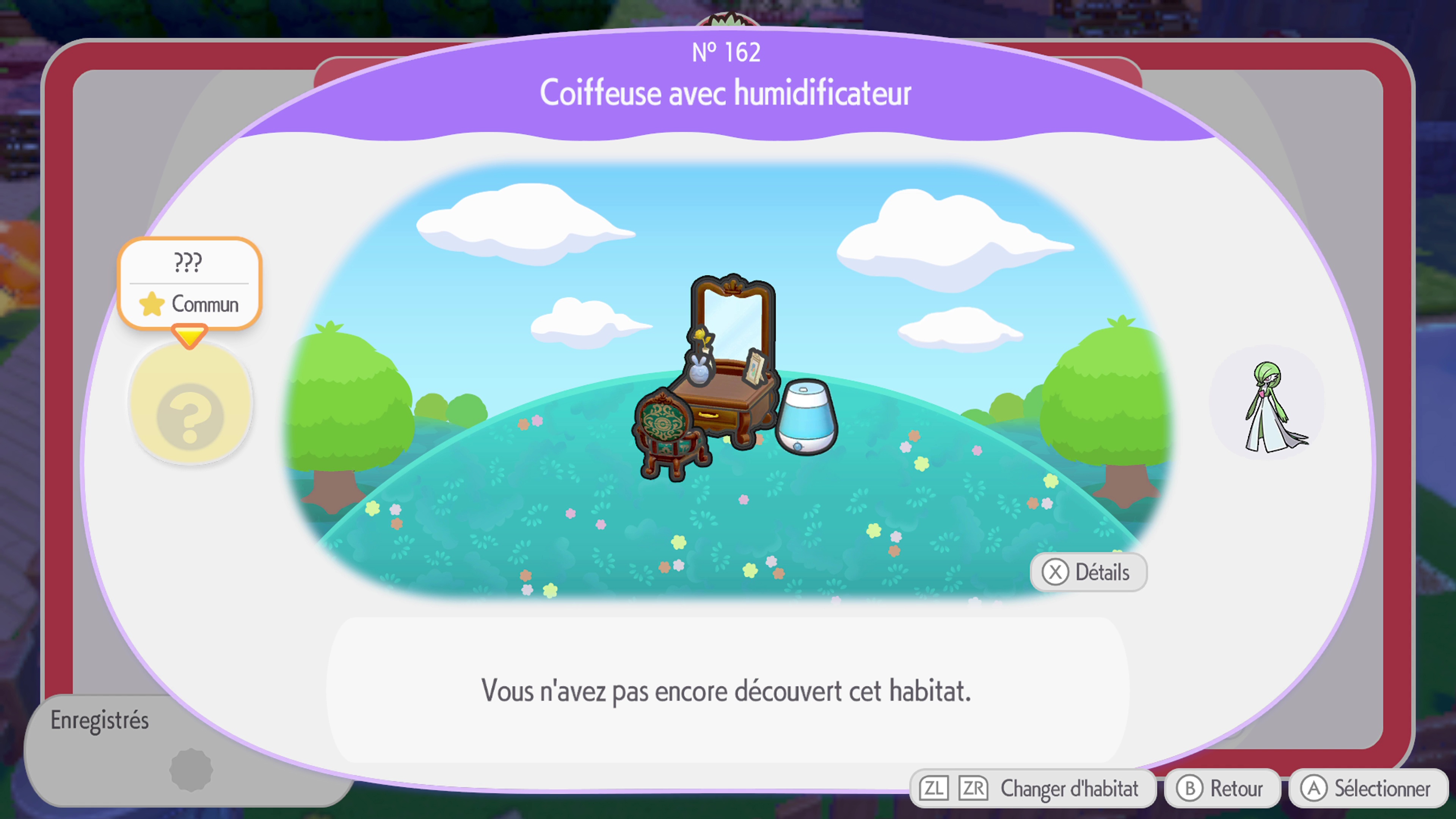Click the Enregistrés label at bottom left
The height and width of the screenshot is (819, 1456).
coord(100,720)
